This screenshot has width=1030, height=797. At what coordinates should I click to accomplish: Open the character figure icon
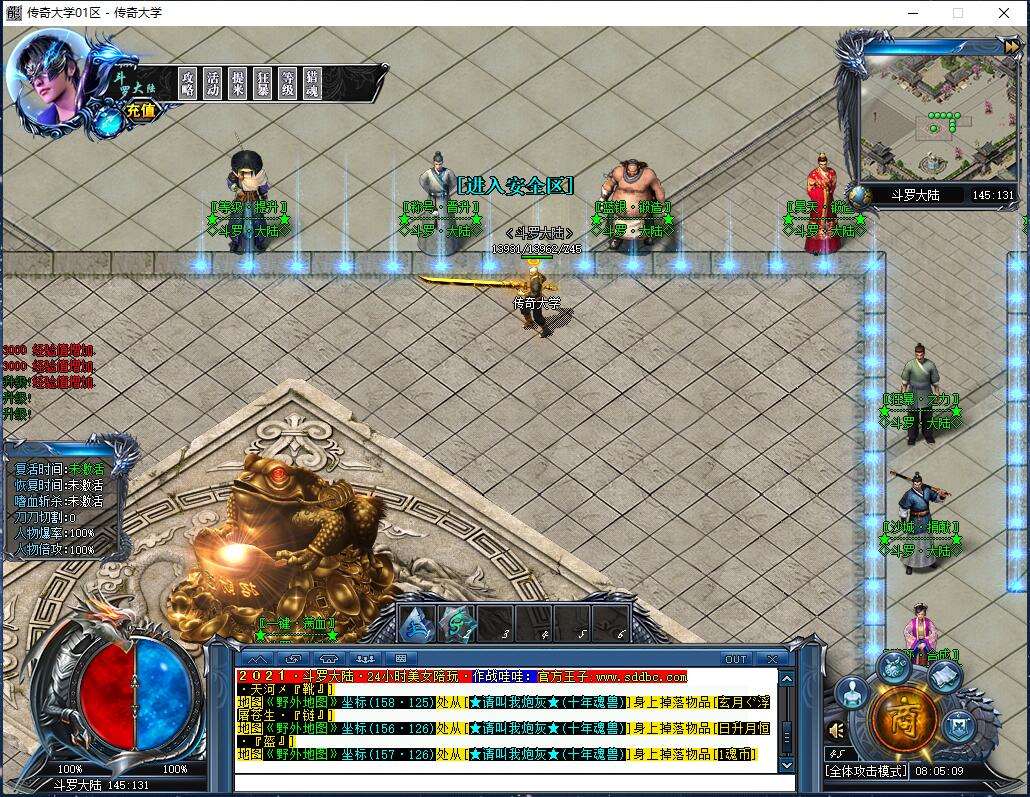point(852,692)
